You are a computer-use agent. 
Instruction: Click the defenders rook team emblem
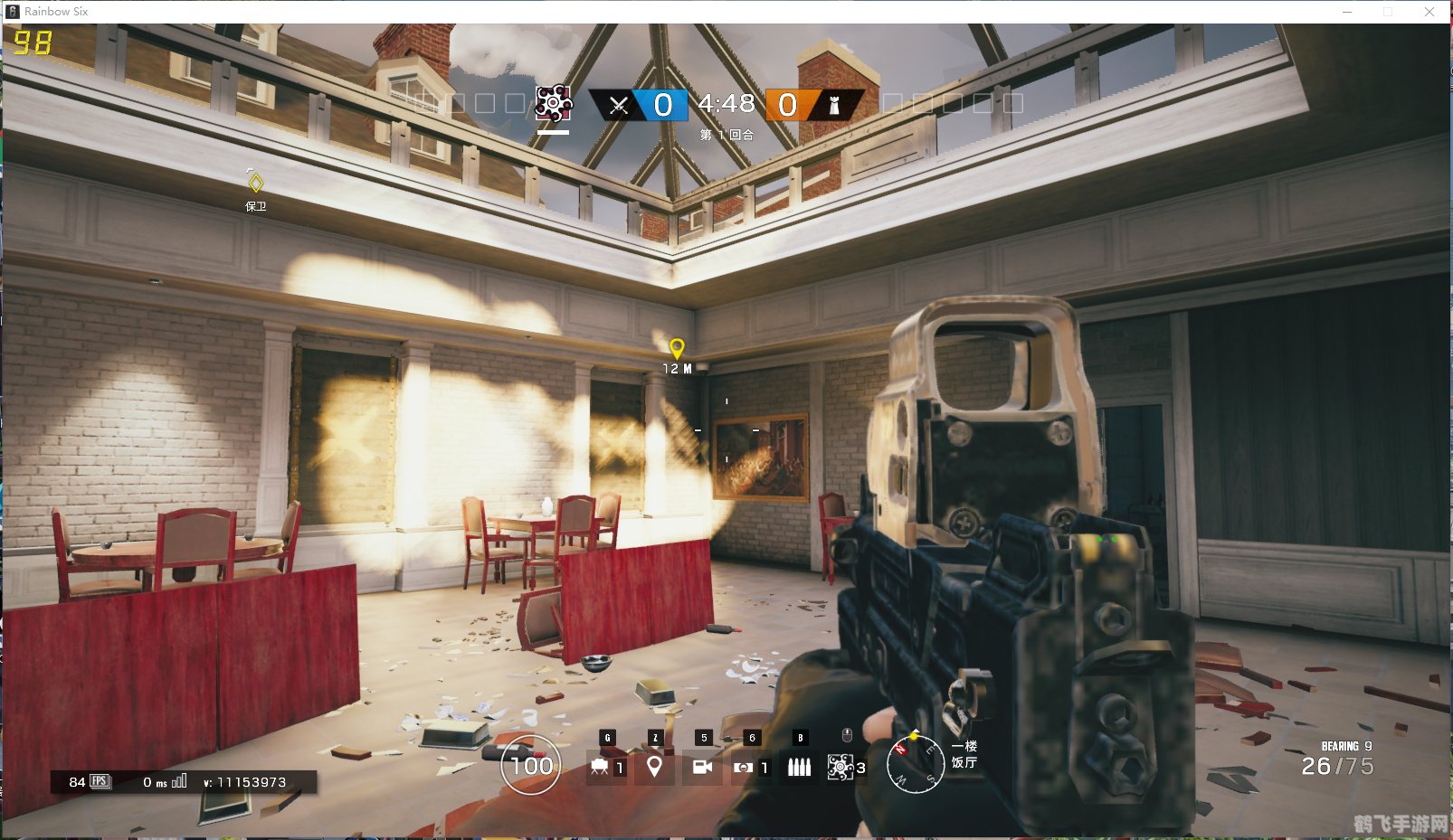[834, 106]
